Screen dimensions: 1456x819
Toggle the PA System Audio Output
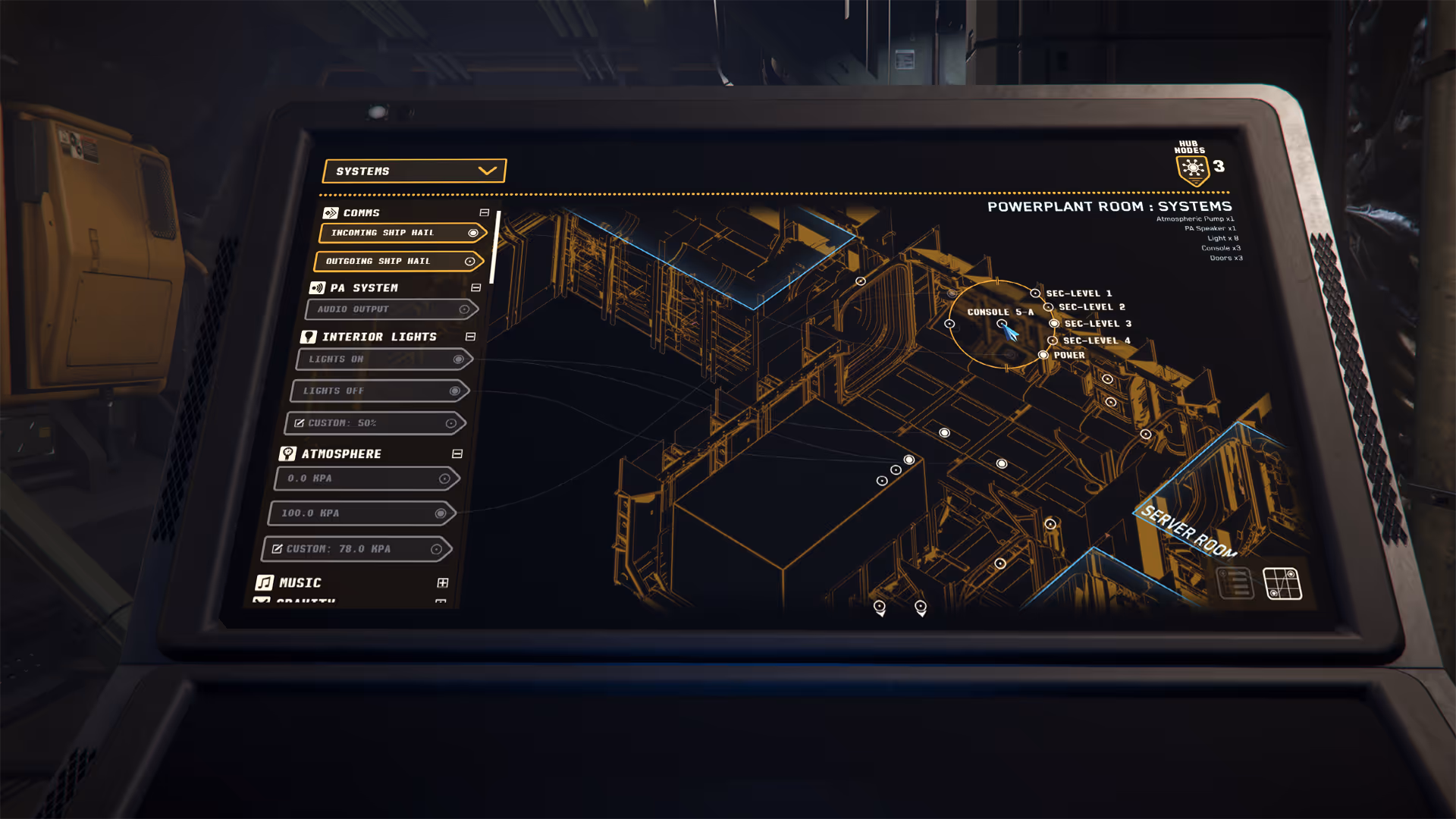(x=391, y=309)
